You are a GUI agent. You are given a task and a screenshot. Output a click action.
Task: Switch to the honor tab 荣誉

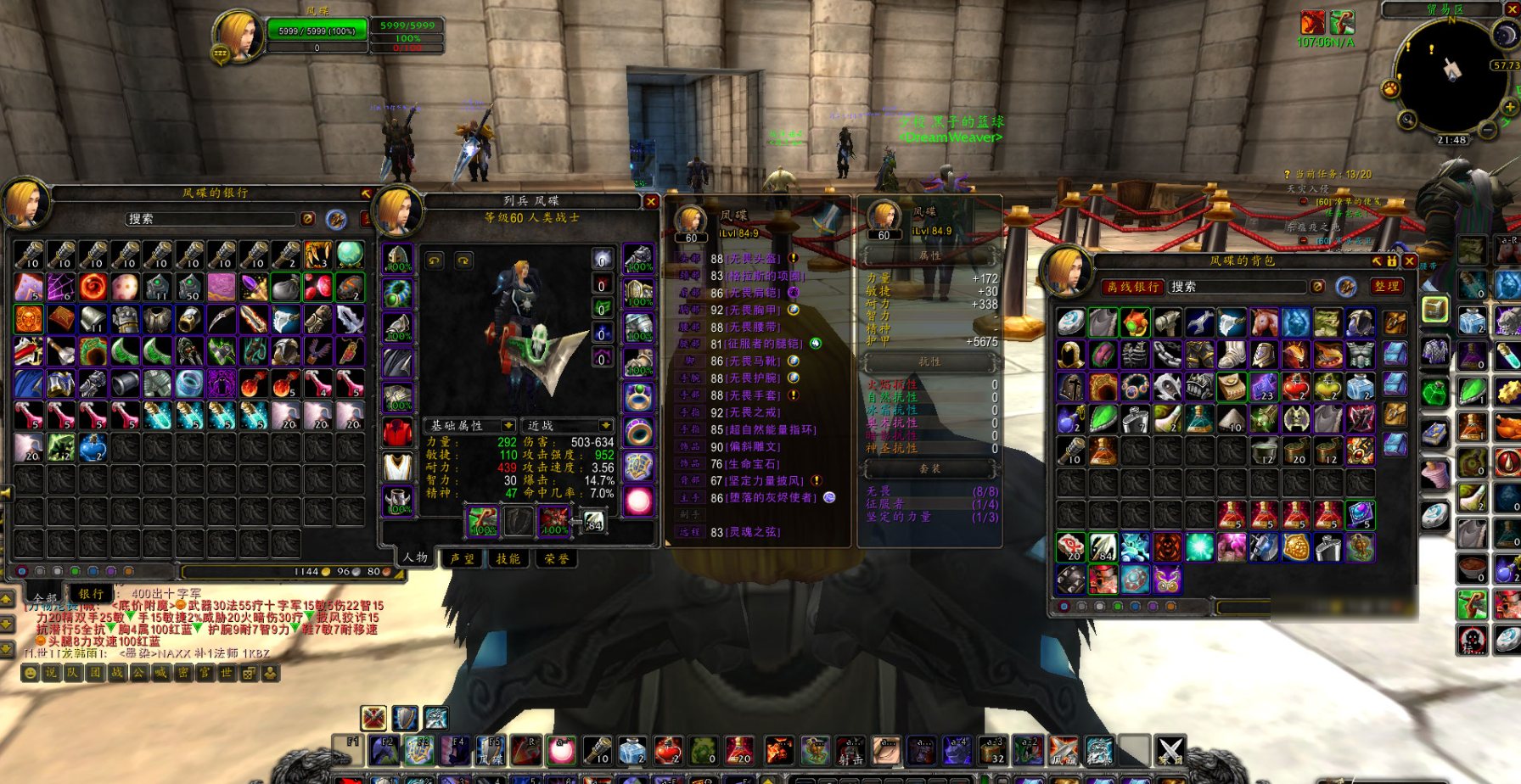[557, 558]
